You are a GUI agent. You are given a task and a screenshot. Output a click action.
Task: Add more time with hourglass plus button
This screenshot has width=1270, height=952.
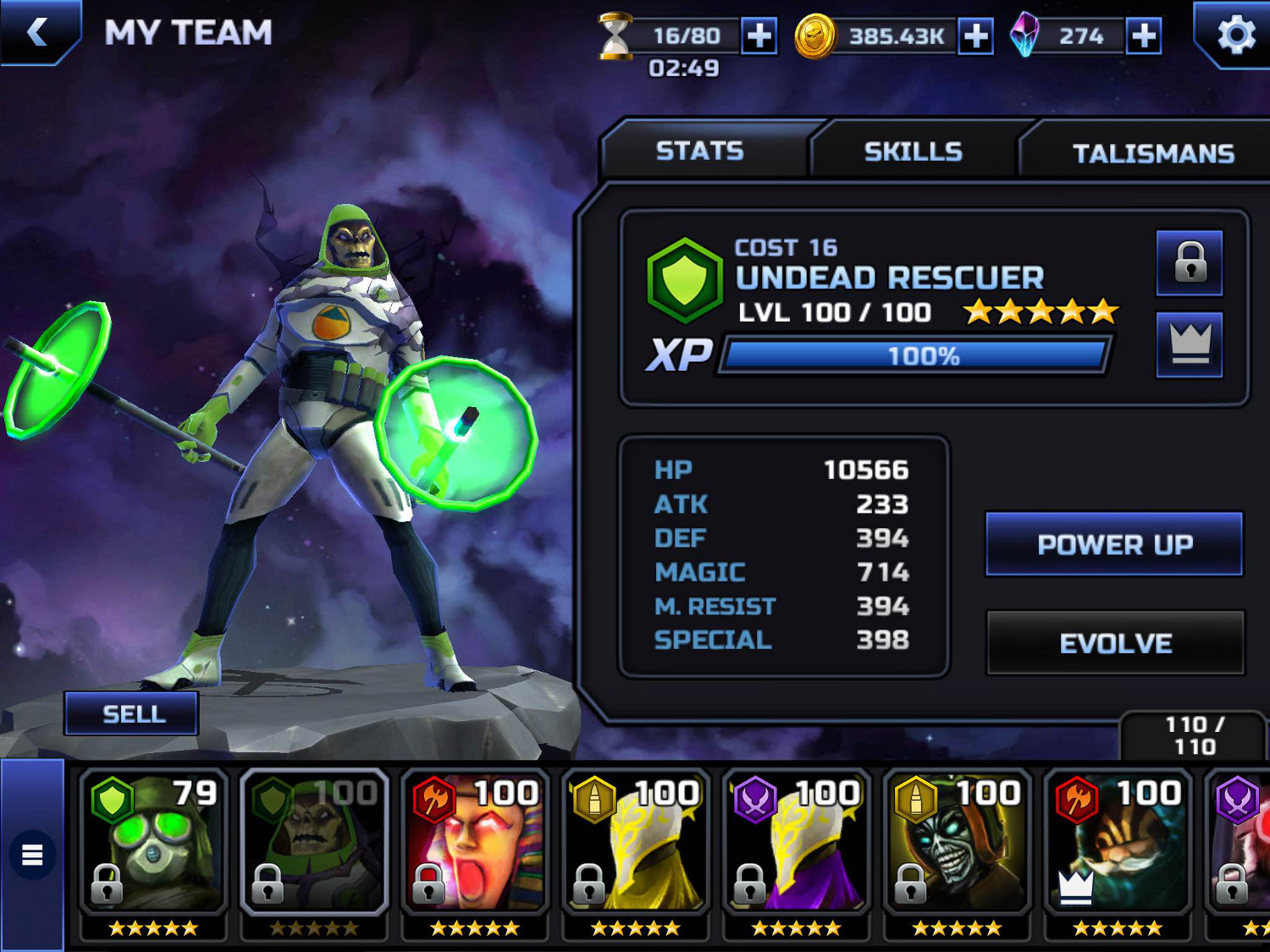click(x=759, y=36)
